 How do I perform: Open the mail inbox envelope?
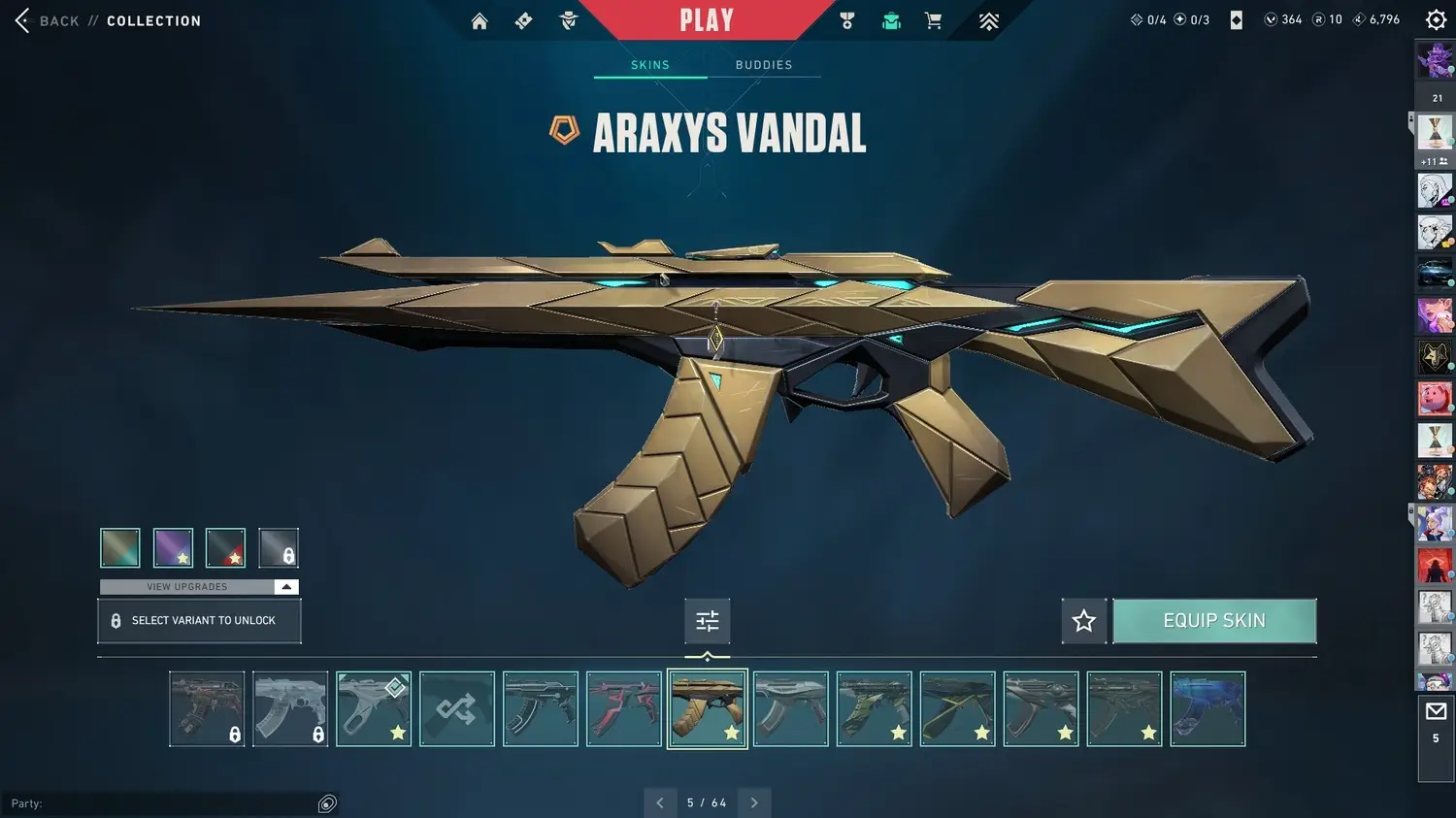tap(1436, 712)
